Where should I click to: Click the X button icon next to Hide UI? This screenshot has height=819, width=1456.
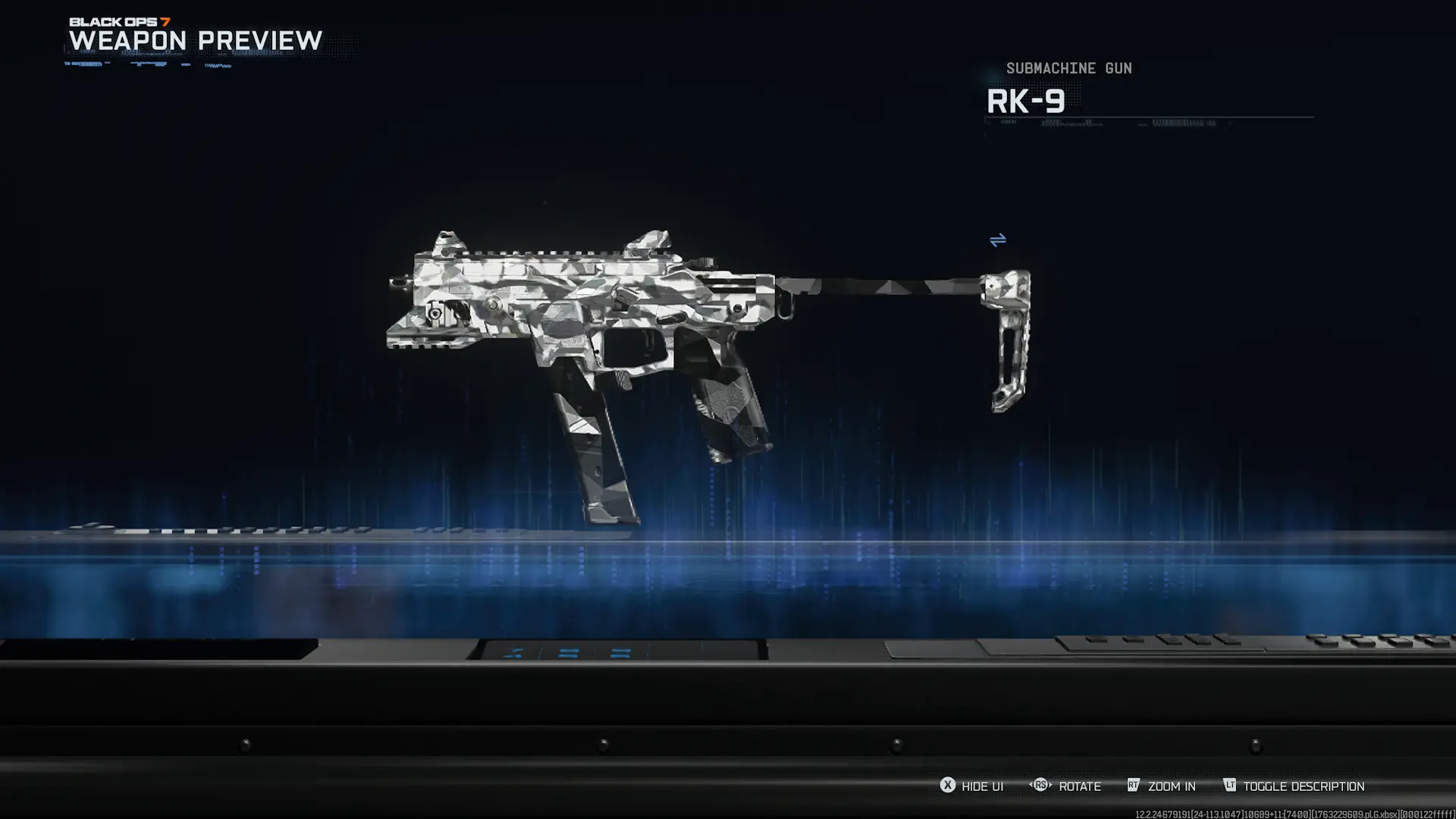tap(948, 786)
